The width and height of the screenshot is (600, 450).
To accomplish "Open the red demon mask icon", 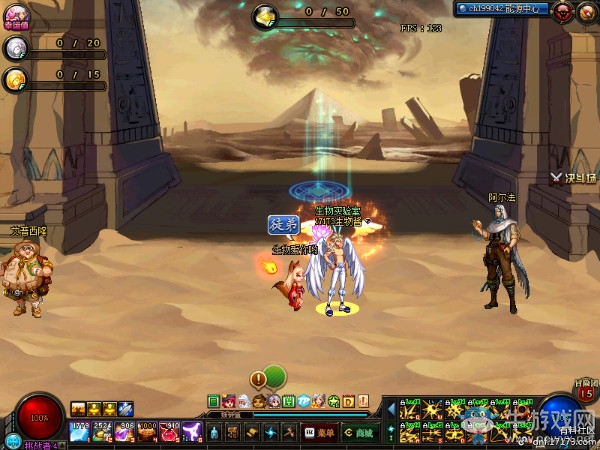I will tap(563, 12).
